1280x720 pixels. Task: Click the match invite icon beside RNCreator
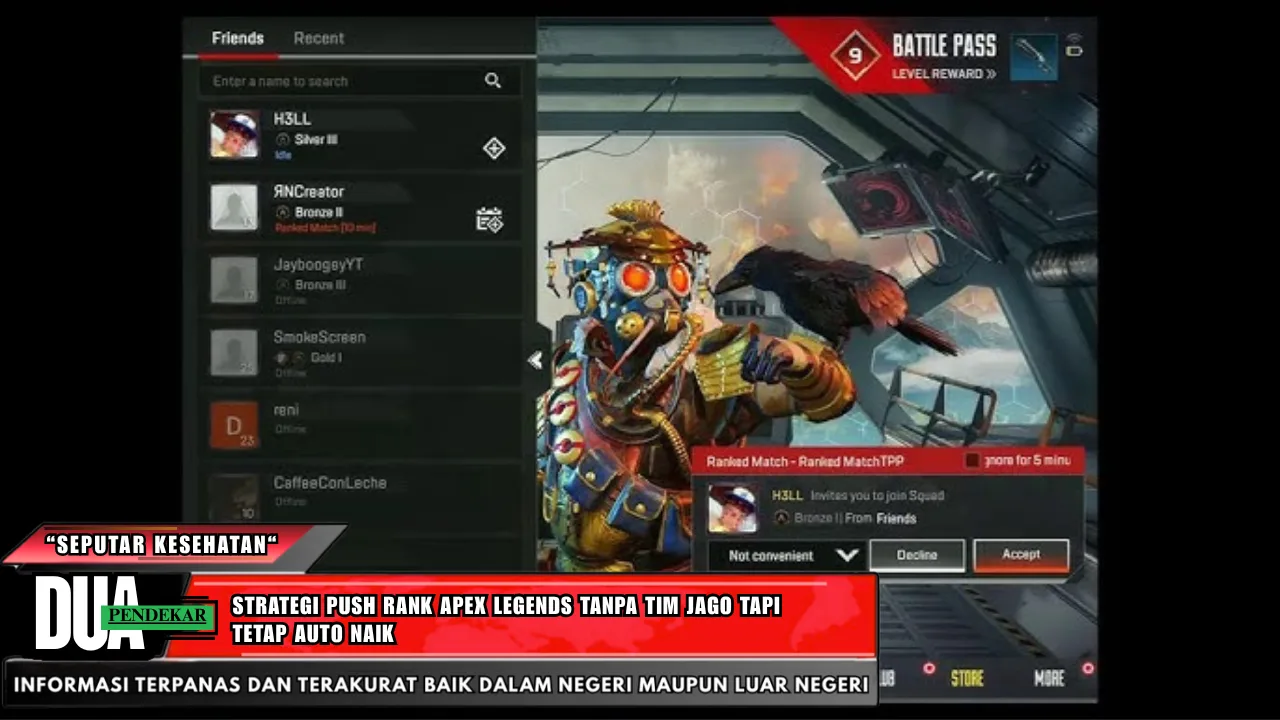point(489,219)
